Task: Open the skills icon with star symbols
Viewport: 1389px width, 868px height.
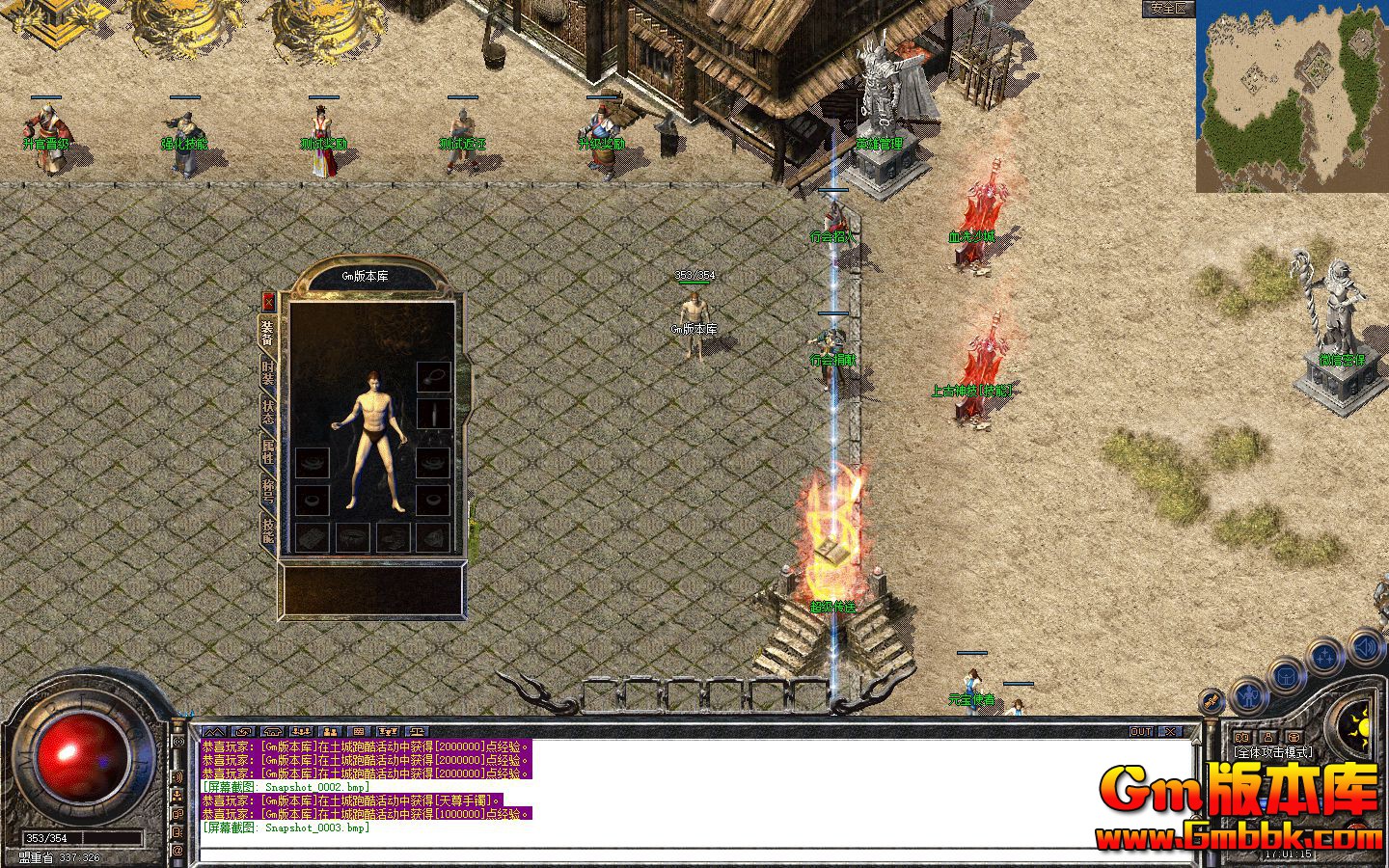Action: [x=1324, y=654]
